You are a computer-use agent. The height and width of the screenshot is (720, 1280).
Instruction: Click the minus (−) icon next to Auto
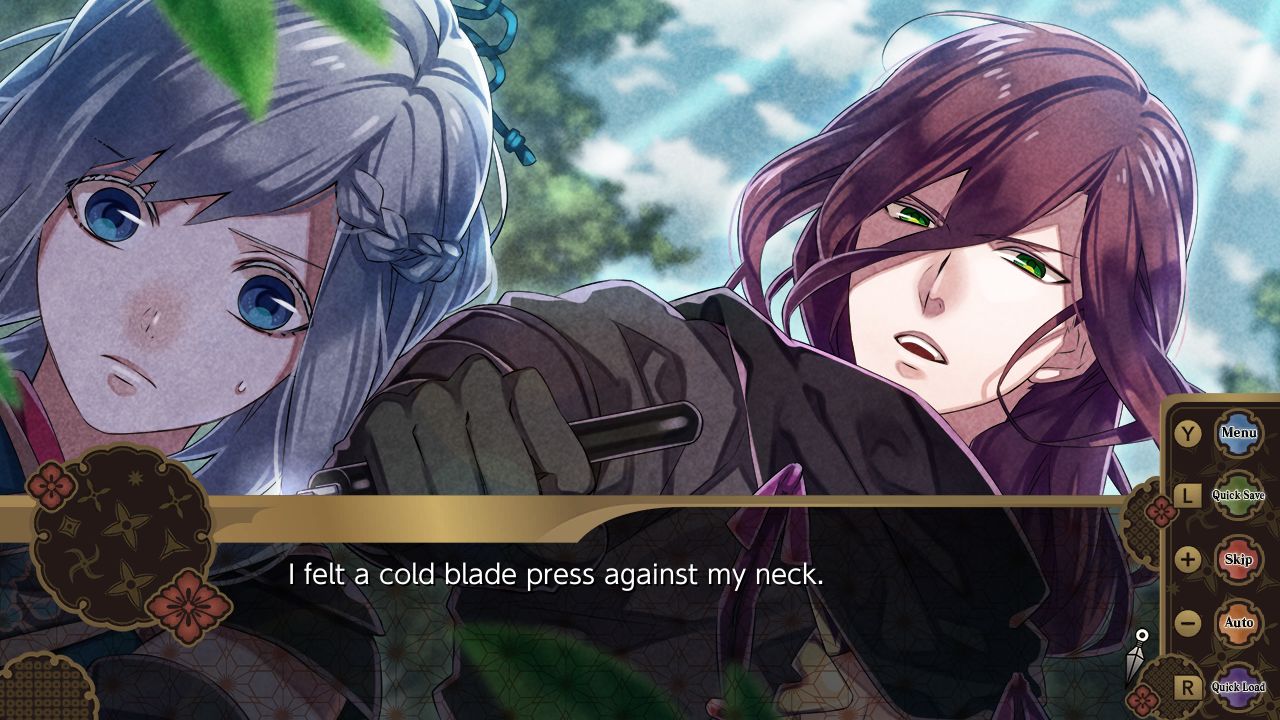click(x=1186, y=620)
